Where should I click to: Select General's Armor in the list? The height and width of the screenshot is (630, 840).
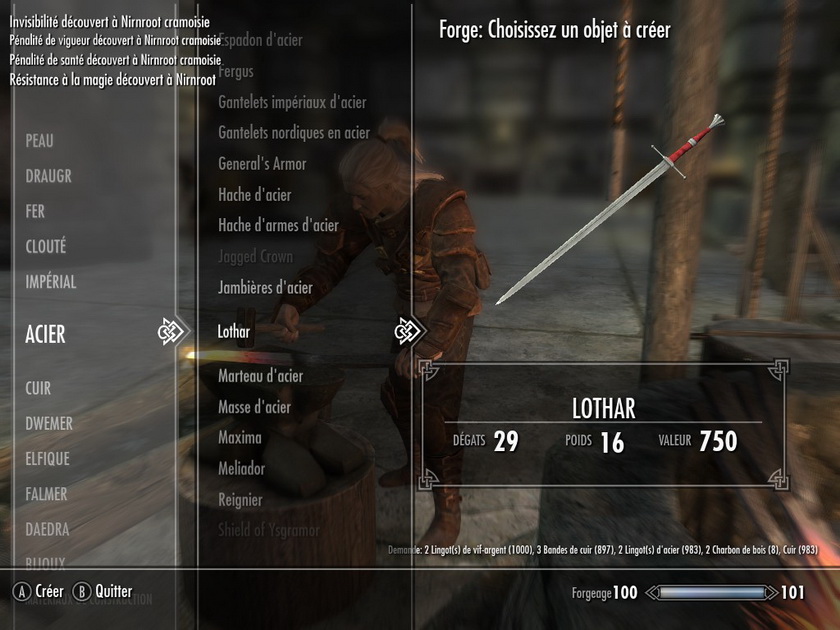point(262,164)
